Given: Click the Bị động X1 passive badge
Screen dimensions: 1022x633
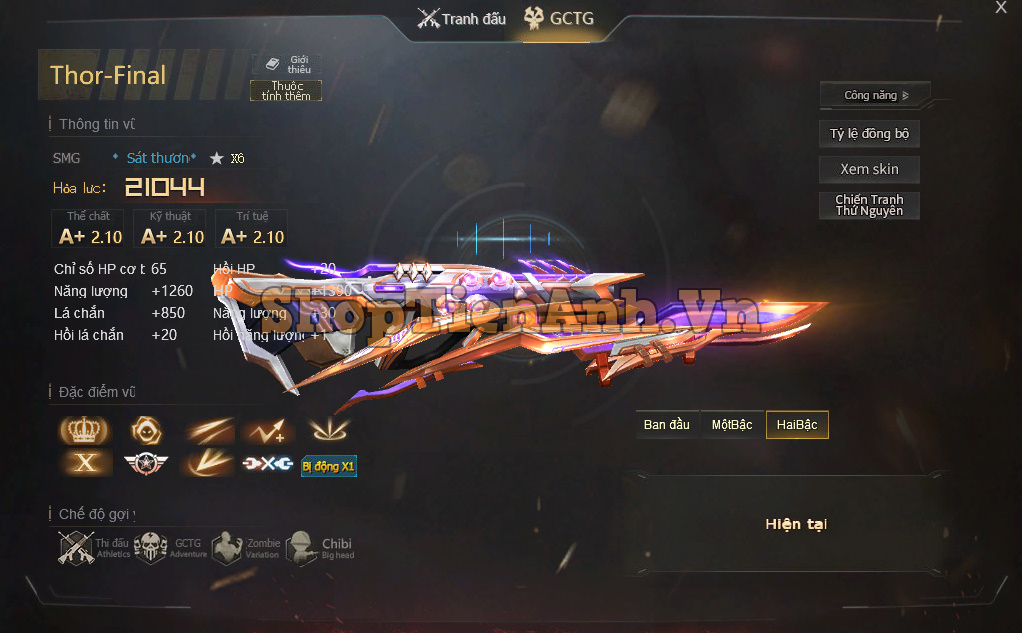Looking at the screenshot, I should 329,466.
